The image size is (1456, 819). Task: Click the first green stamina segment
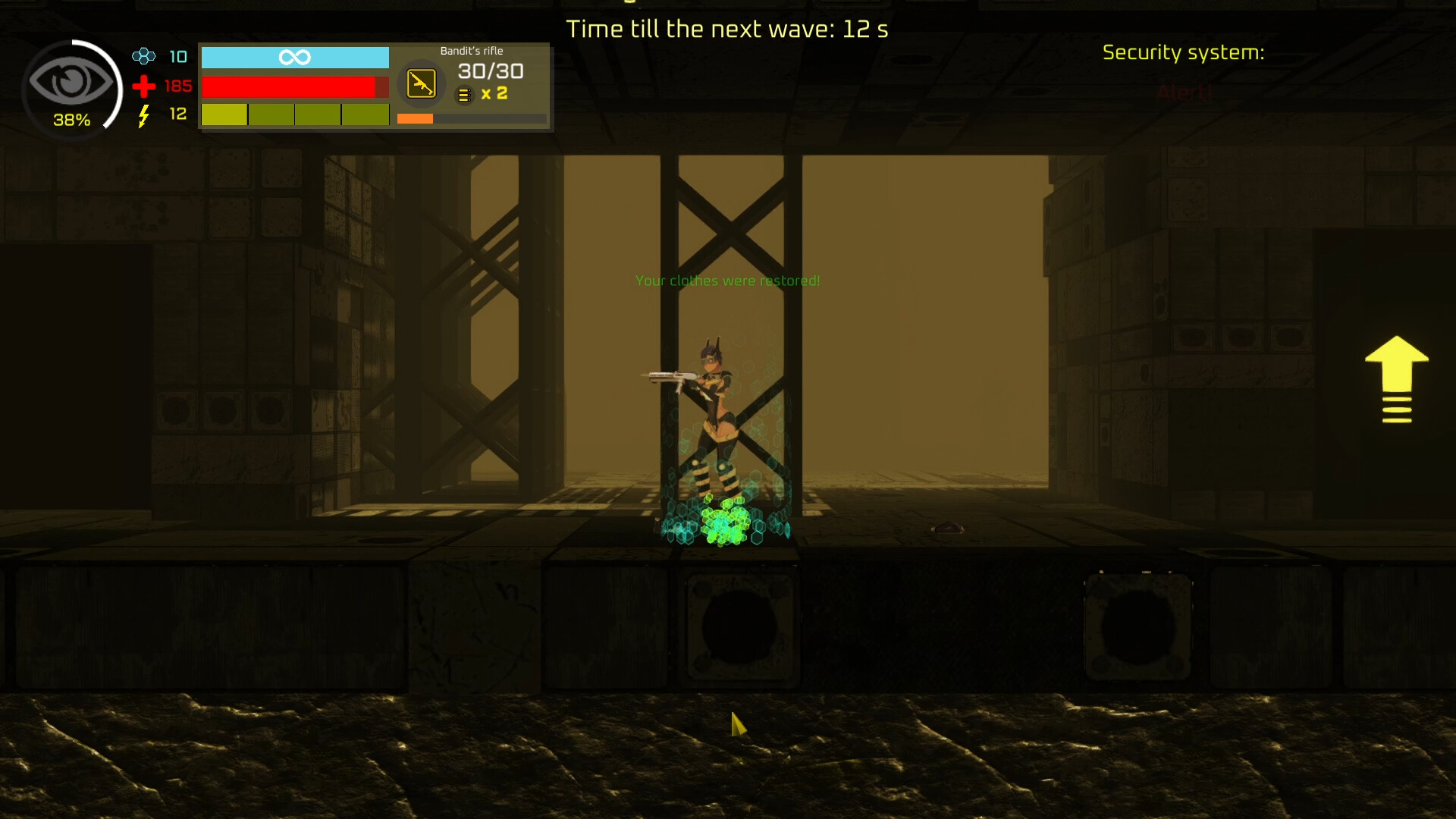tap(224, 115)
